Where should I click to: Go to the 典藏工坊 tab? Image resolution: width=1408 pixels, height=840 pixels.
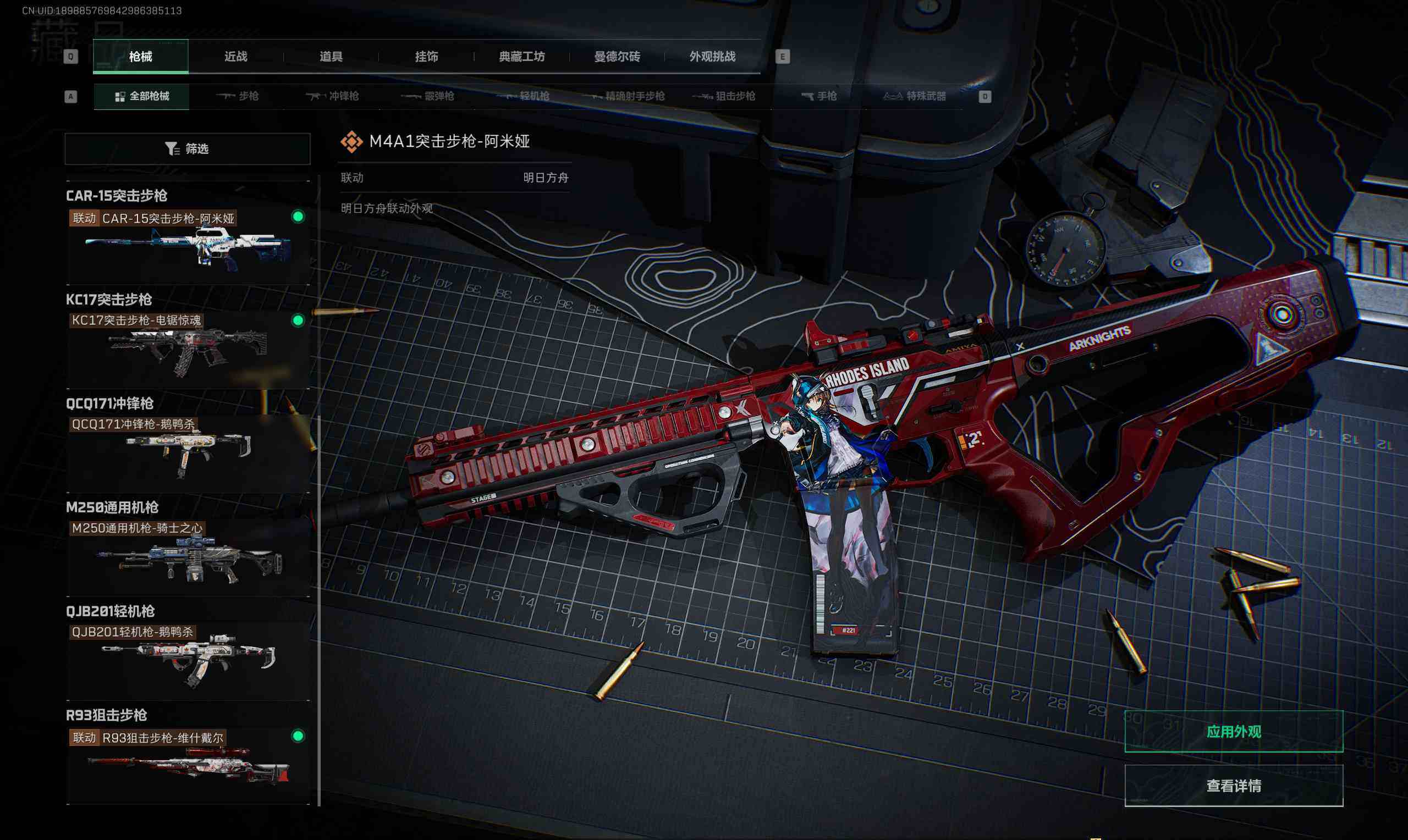[x=521, y=57]
